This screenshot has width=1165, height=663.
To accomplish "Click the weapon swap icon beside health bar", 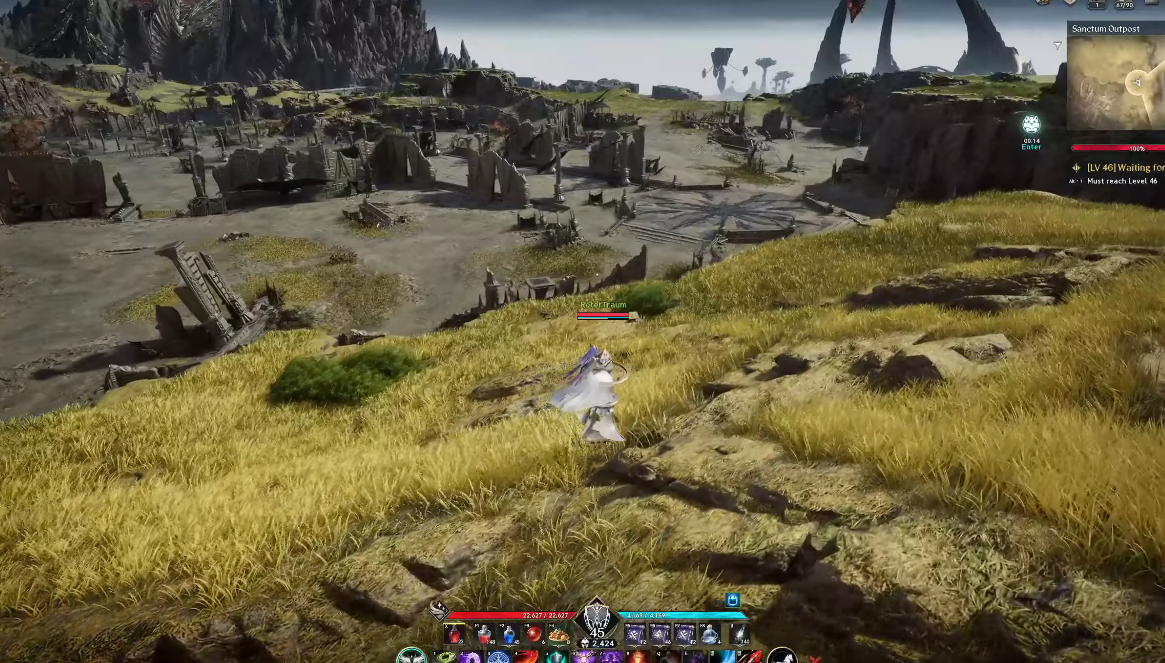I will (438, 609).
